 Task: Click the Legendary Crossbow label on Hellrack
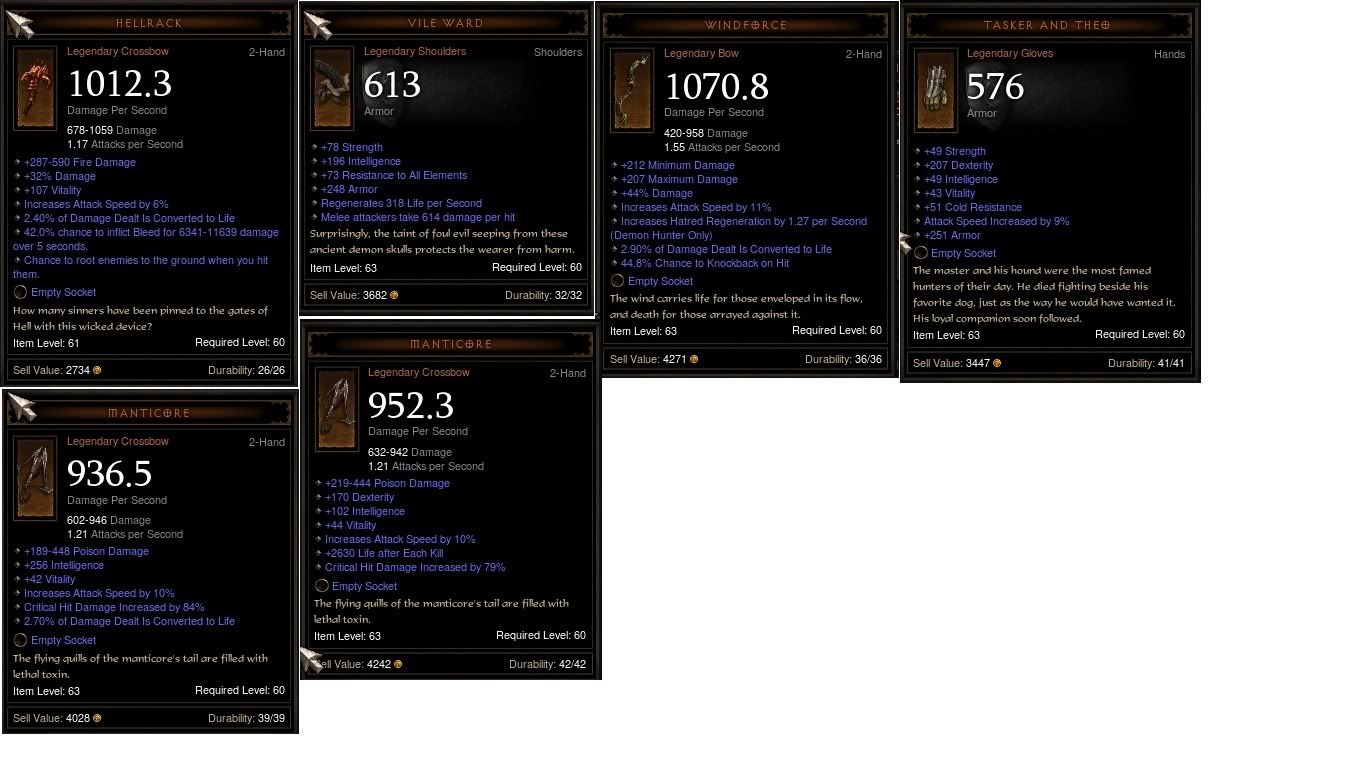click(117, 51)
